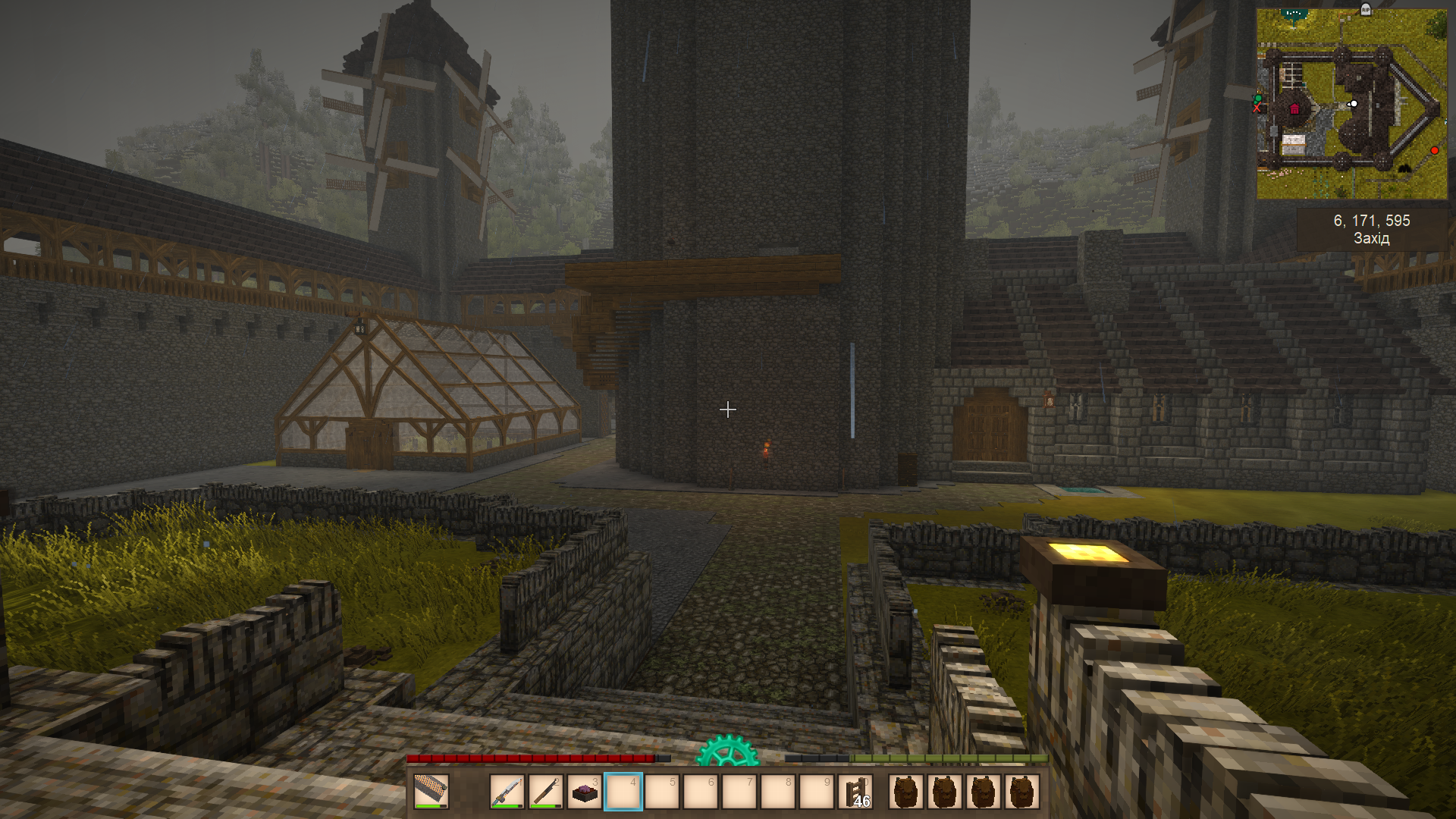Image resolution: width=1456 pixels, height=819 pixels.
Task: Select the teal tree marker on the minimap
Action: (x=1294, y=14)
